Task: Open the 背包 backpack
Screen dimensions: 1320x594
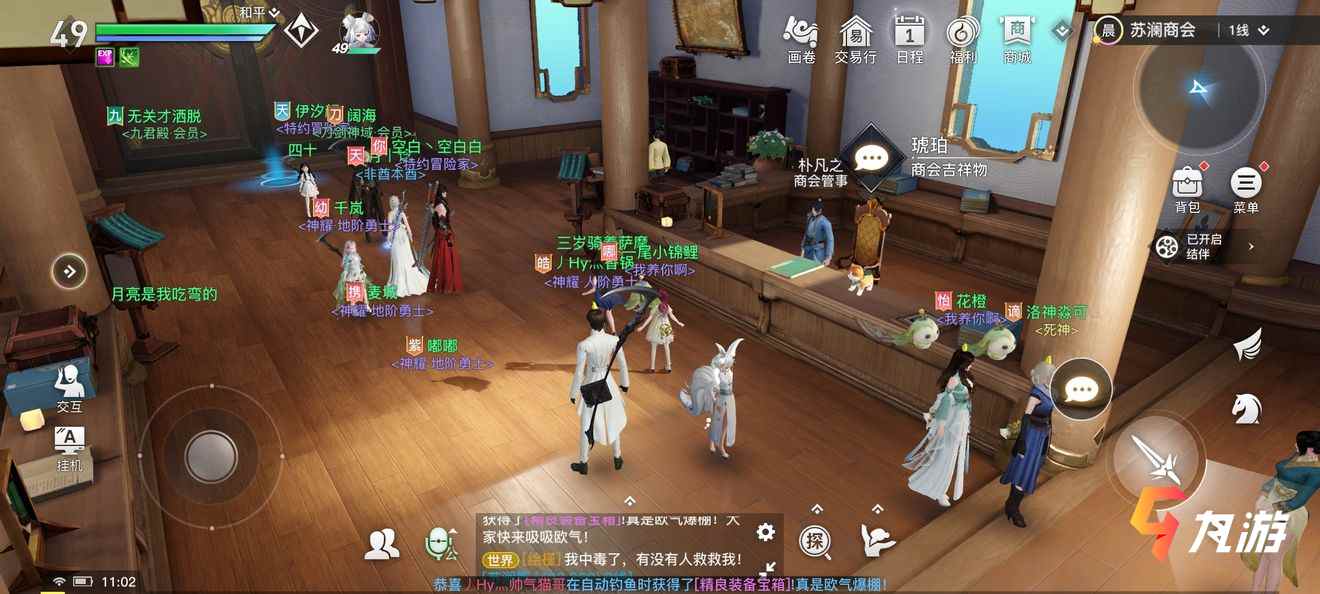Action: [1187, 187]
